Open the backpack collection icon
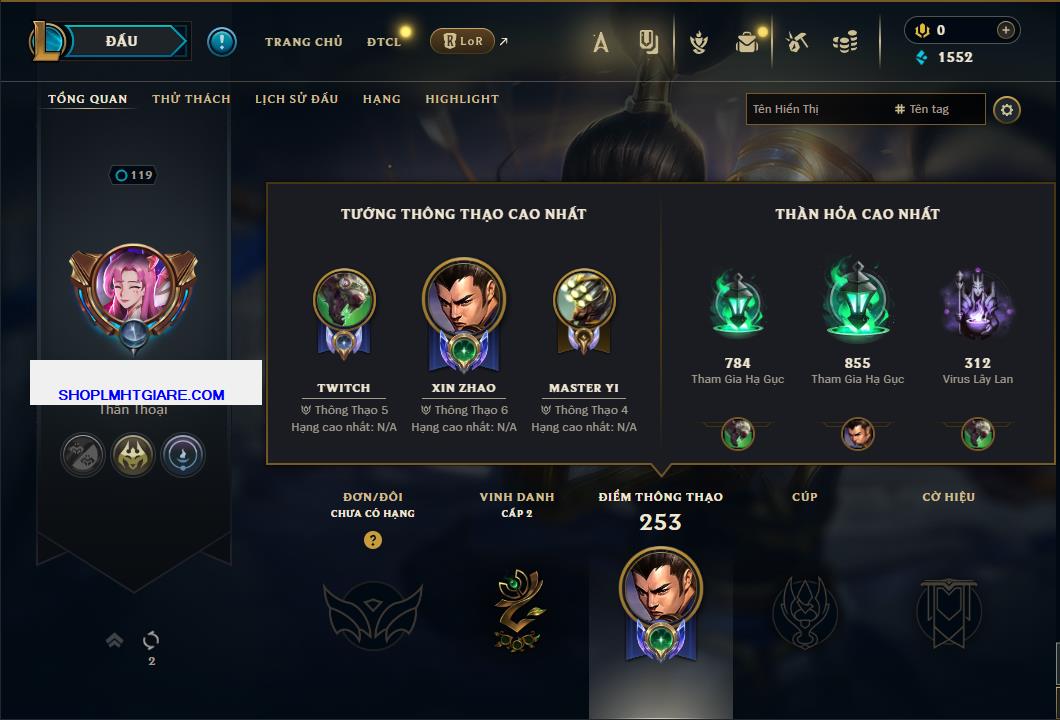The height and width of the screenshot is (720, 1060). (747, 42)
